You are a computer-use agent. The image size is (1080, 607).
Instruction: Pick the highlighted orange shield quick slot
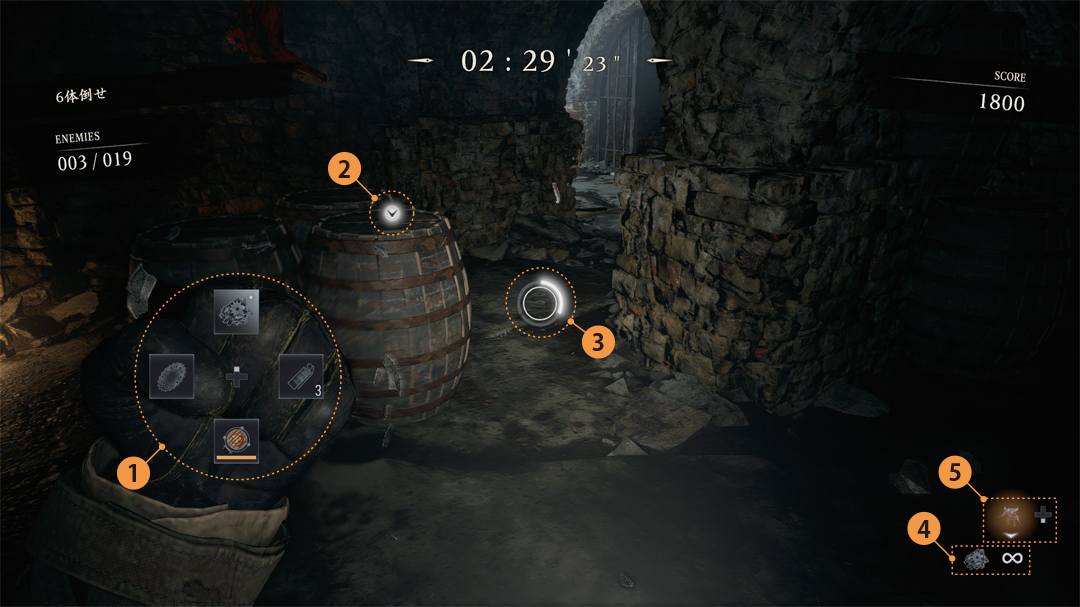click(236, 440)
